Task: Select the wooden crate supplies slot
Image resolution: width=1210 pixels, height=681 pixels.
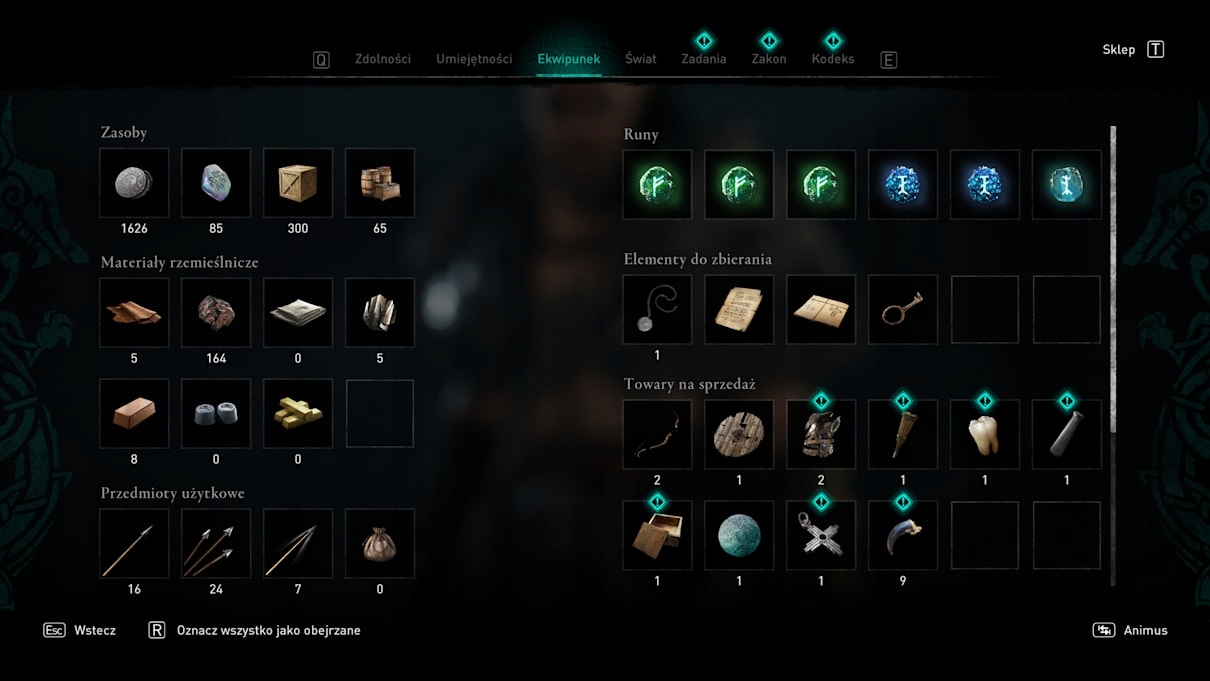Action: tap(298, 183)
